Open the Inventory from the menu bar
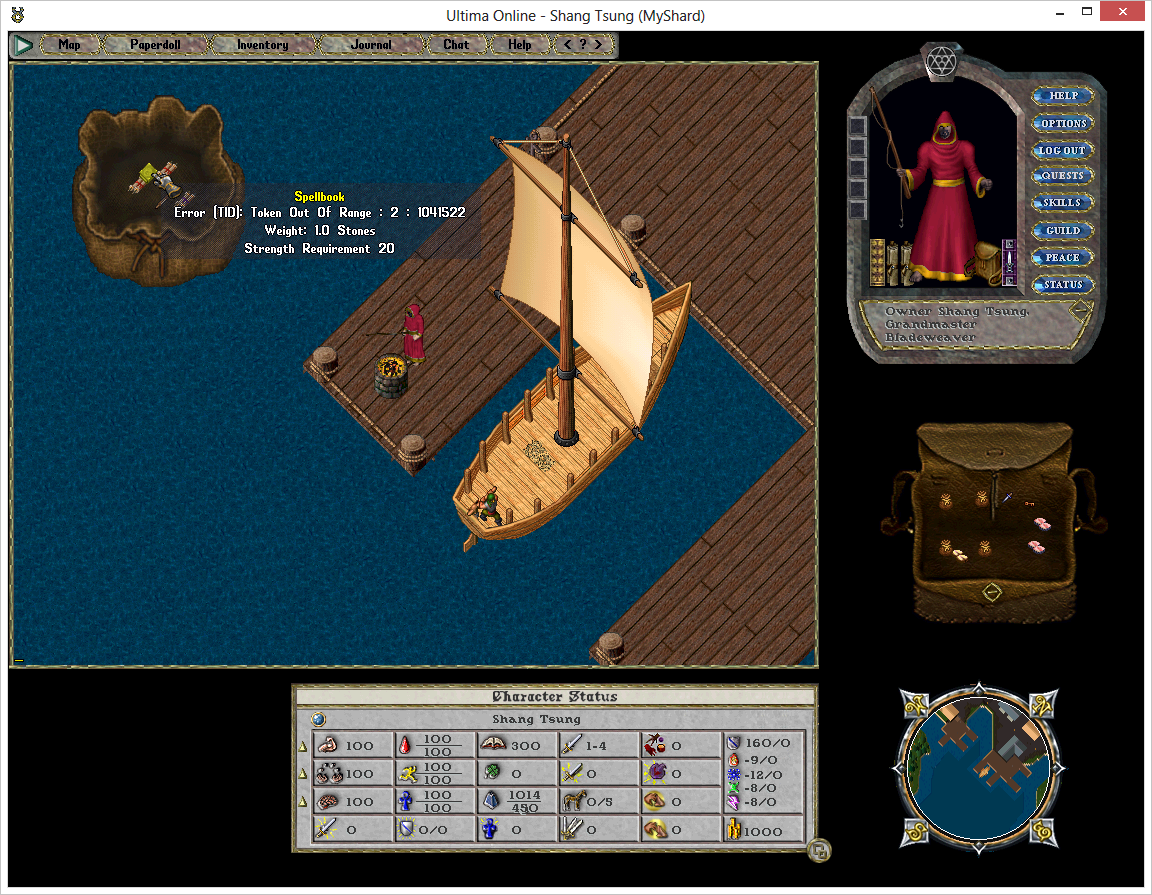Image resolution: width=1152 pixels, height=895 pixels. 262,45
